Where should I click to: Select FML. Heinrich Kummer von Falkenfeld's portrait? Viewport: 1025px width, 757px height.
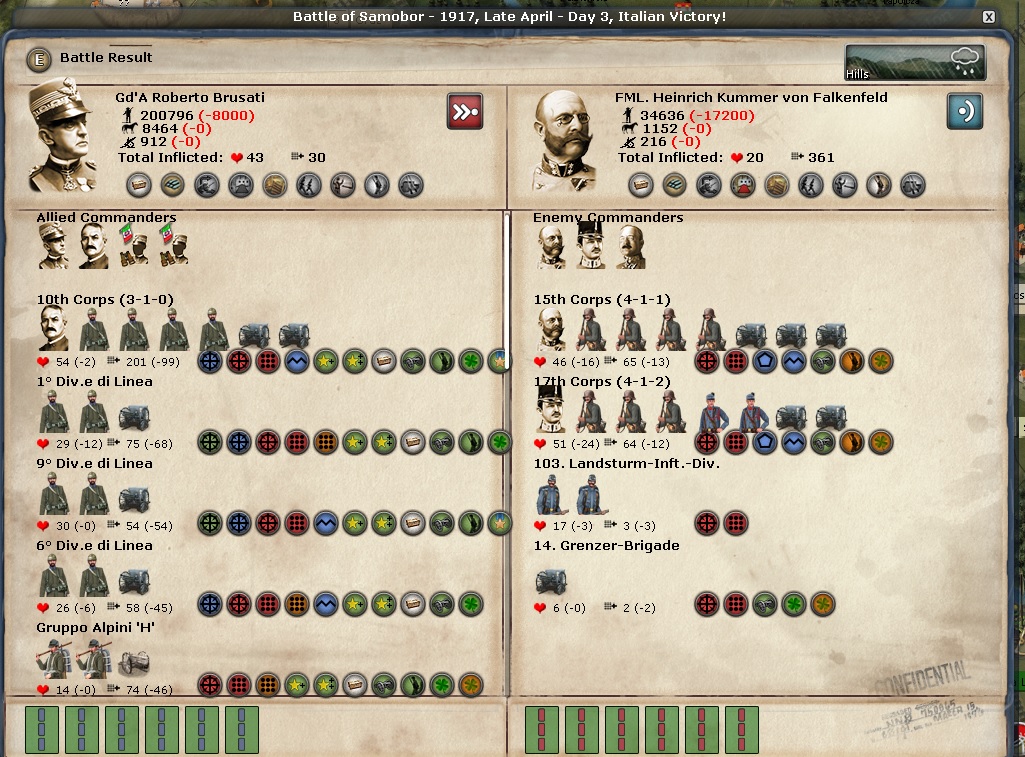(x=564, y=140)
